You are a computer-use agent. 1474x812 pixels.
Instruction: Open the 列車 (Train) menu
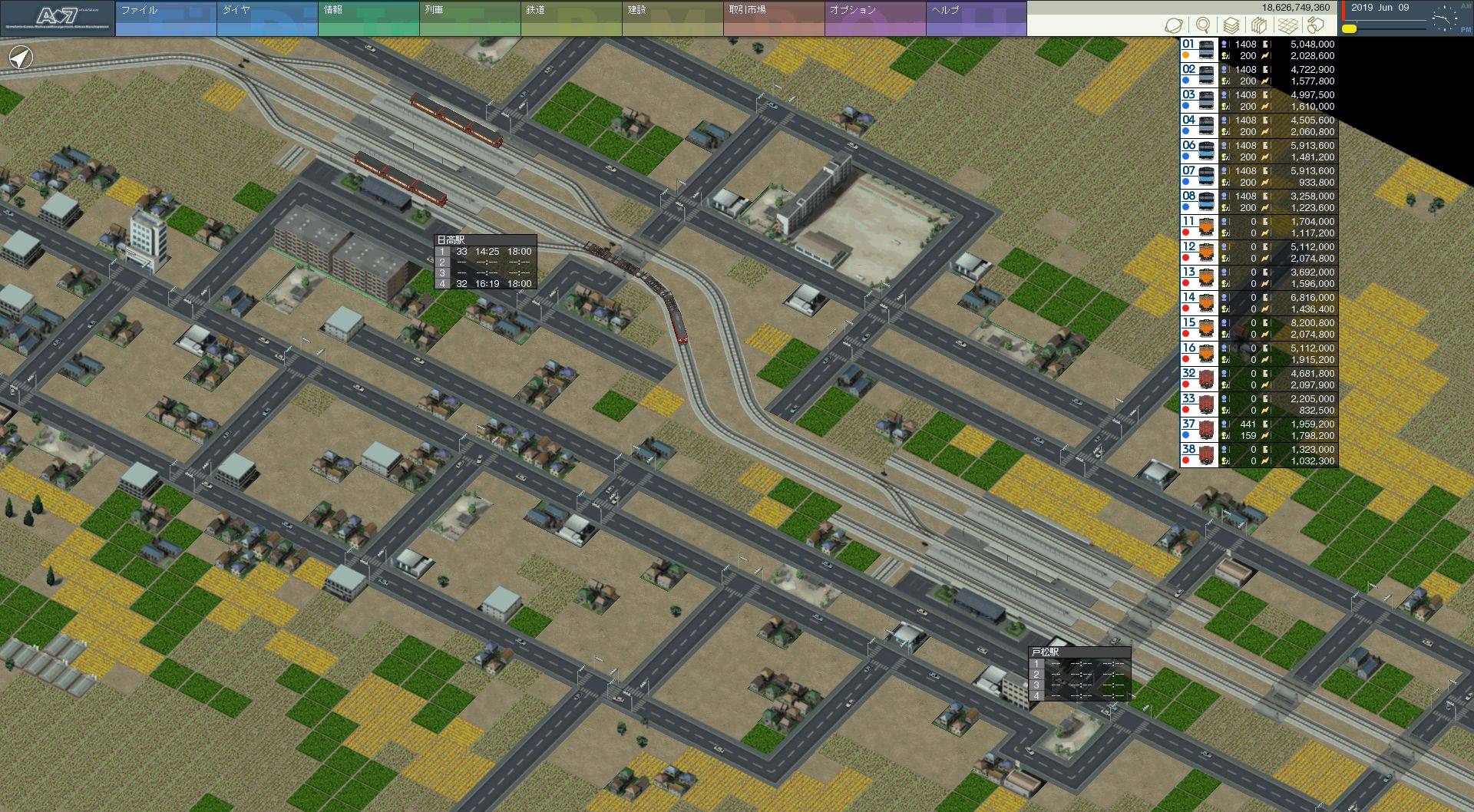click(x=469, y=18)
